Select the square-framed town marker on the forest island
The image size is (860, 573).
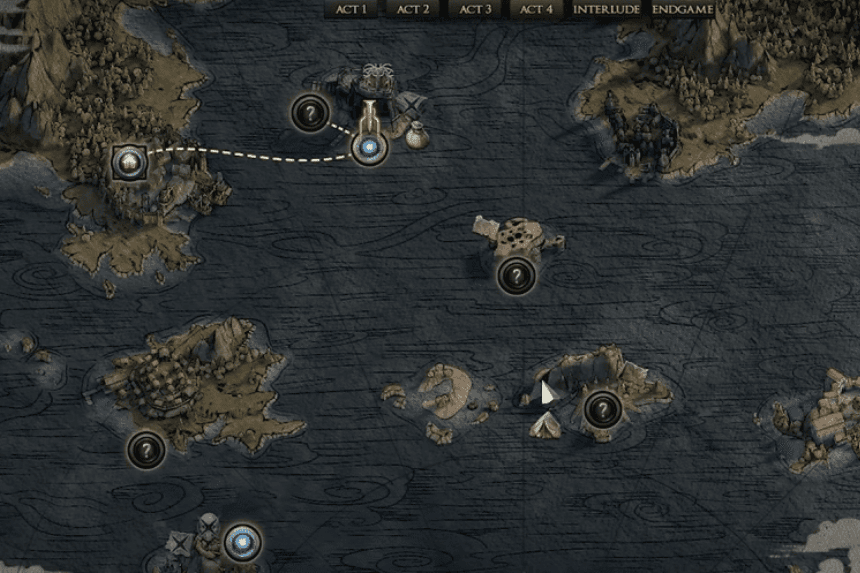click(129, 160)
